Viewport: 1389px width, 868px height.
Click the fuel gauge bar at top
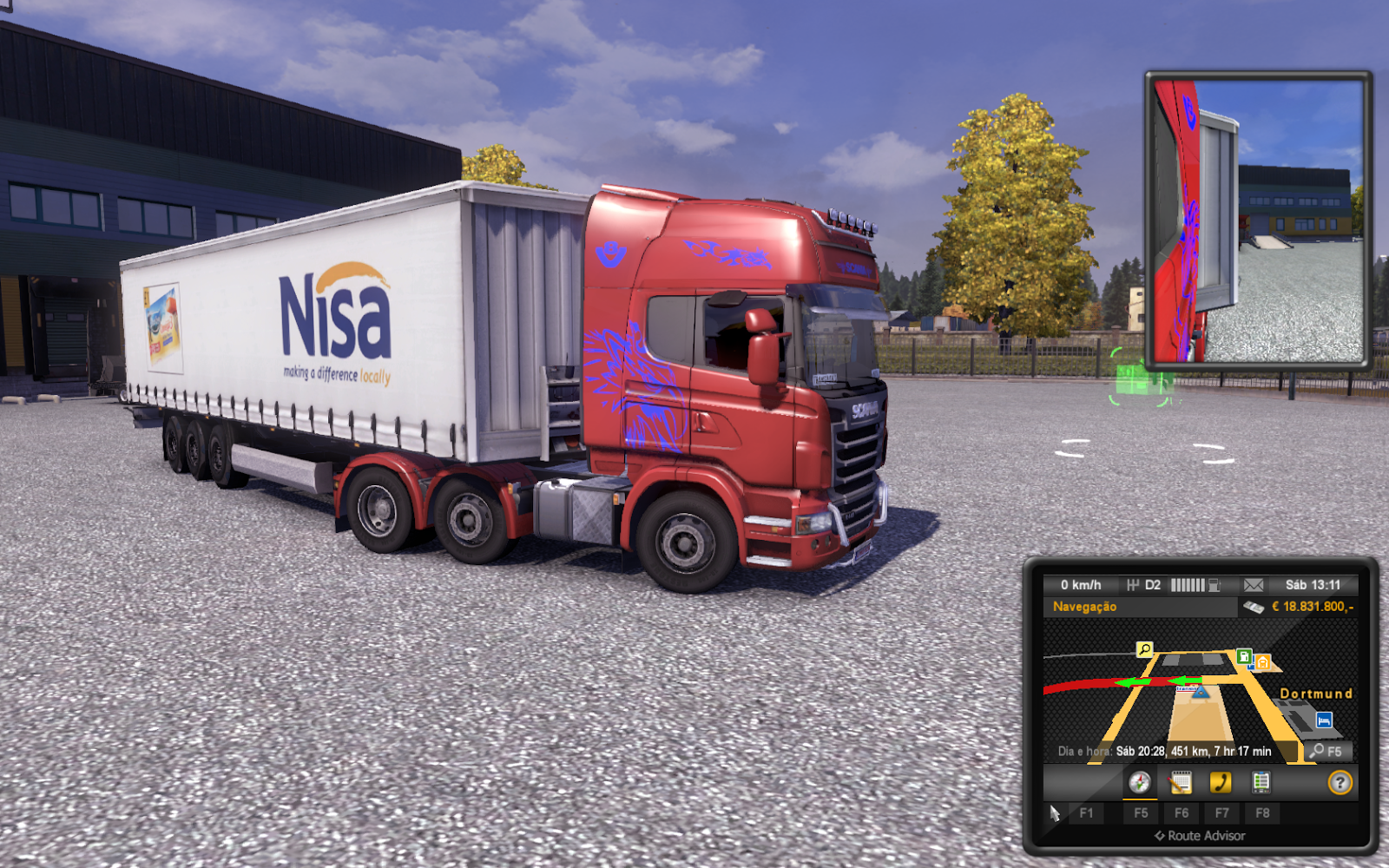1188,585
